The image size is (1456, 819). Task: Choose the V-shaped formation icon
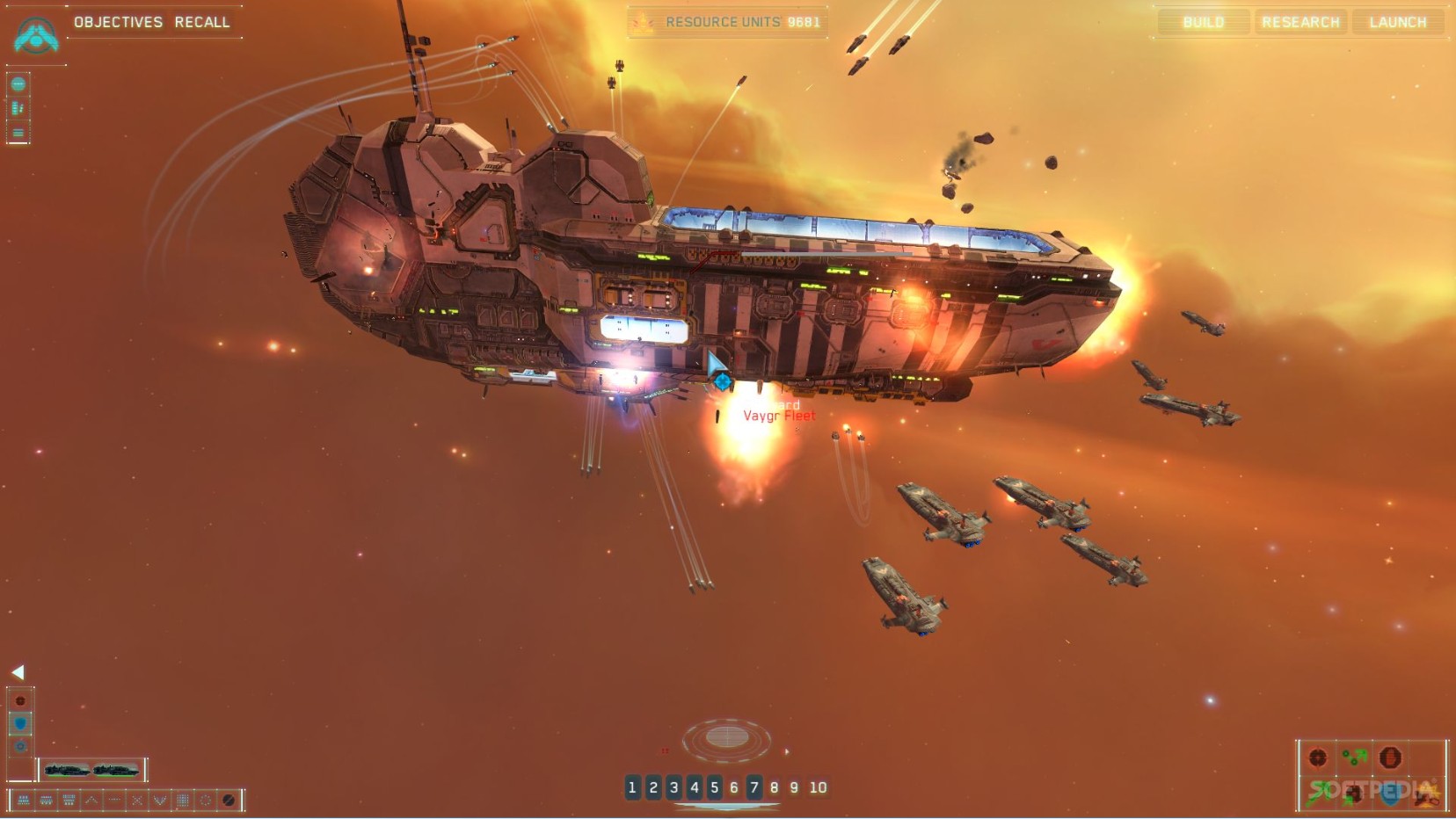pyautogui.click(x=159, y=800)
